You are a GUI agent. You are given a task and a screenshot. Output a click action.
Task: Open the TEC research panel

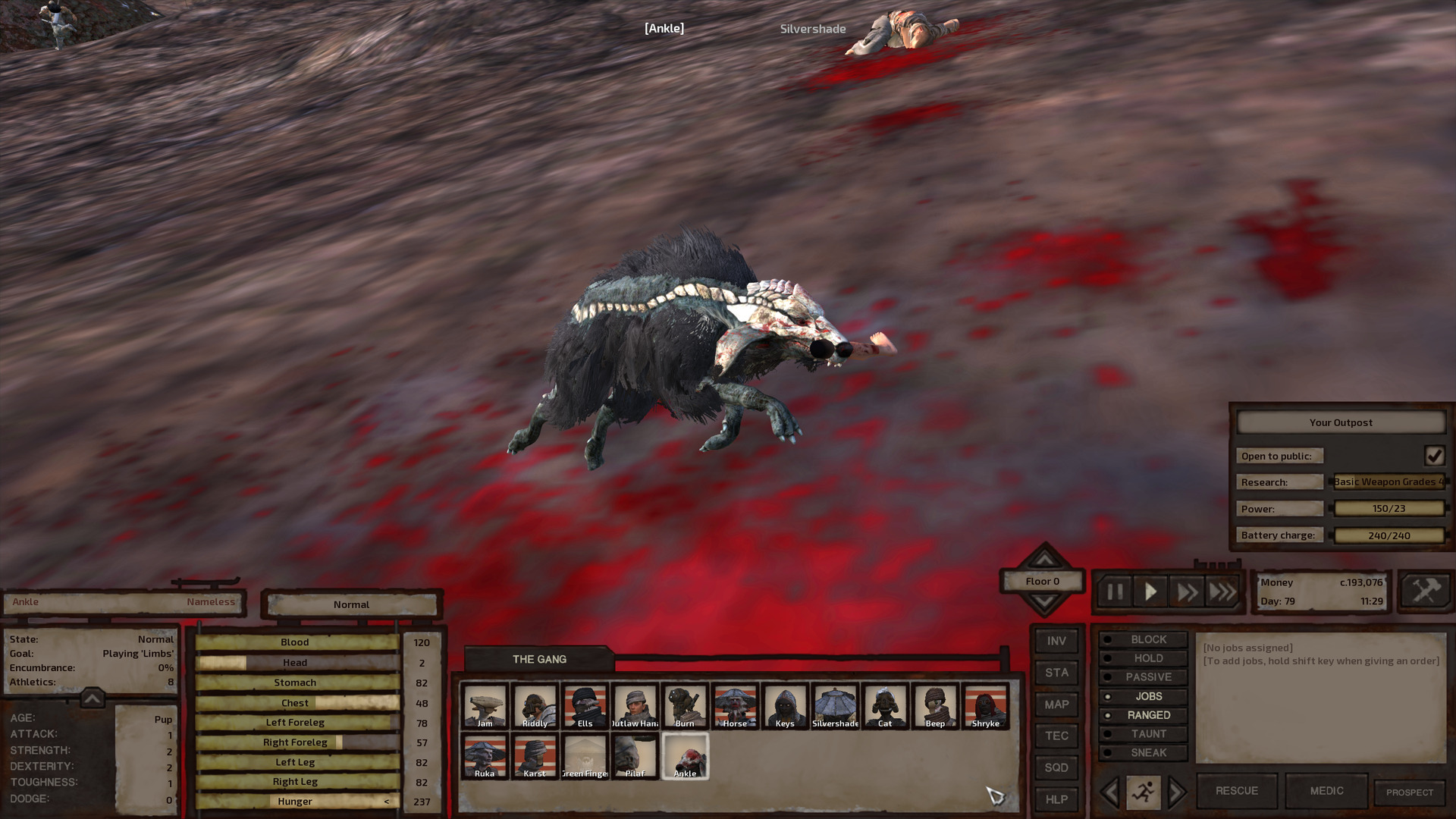click(x=1056, y=736)
